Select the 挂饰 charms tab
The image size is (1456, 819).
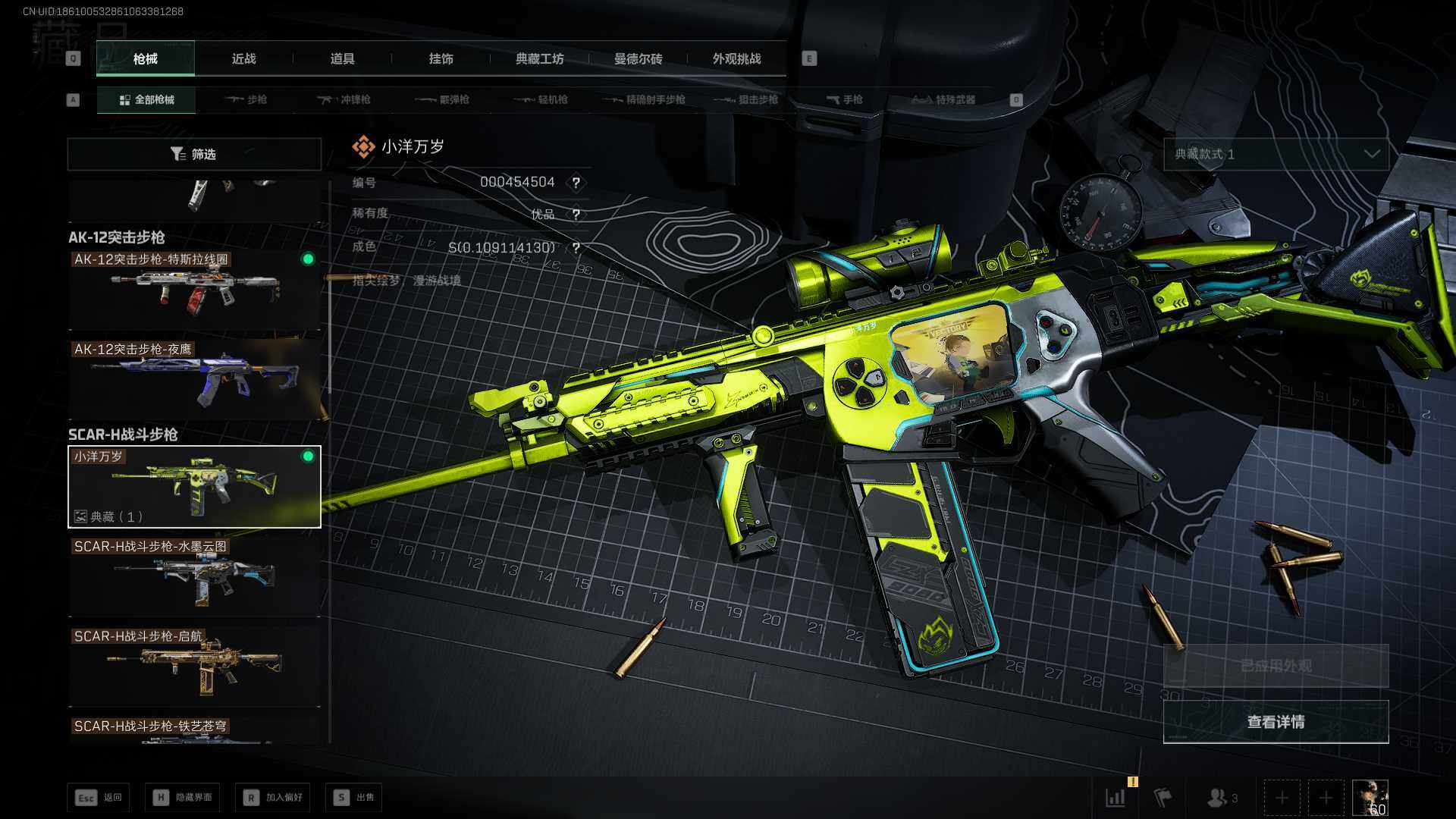click(441, 58)
